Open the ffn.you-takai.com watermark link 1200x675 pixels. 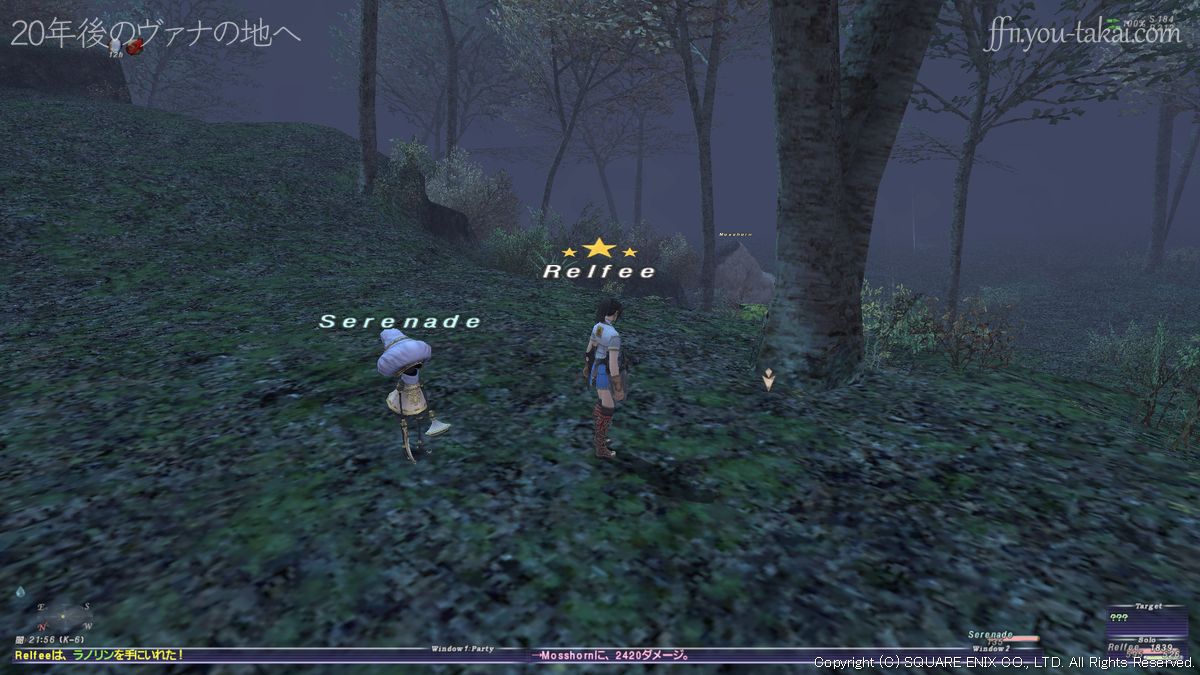(1082, 33)
